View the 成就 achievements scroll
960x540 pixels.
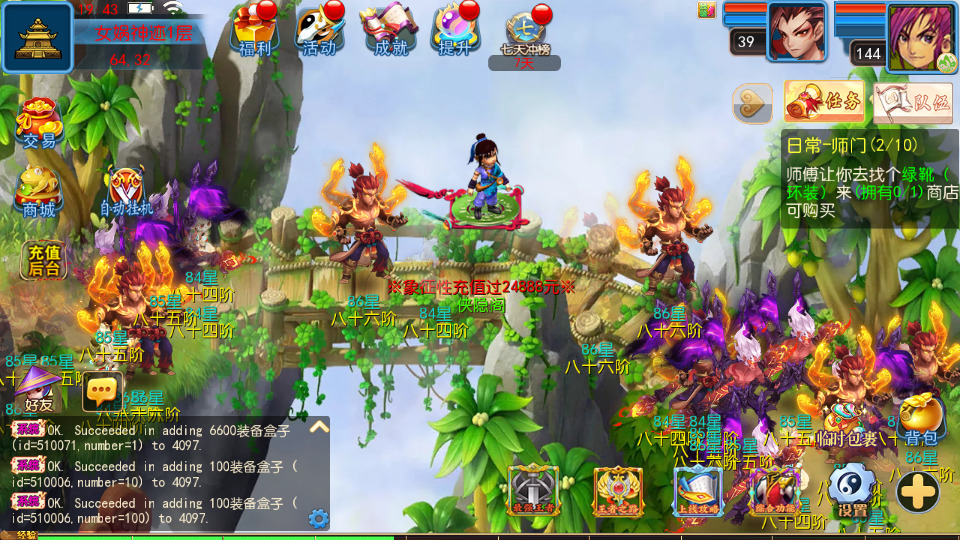[388, 31]
